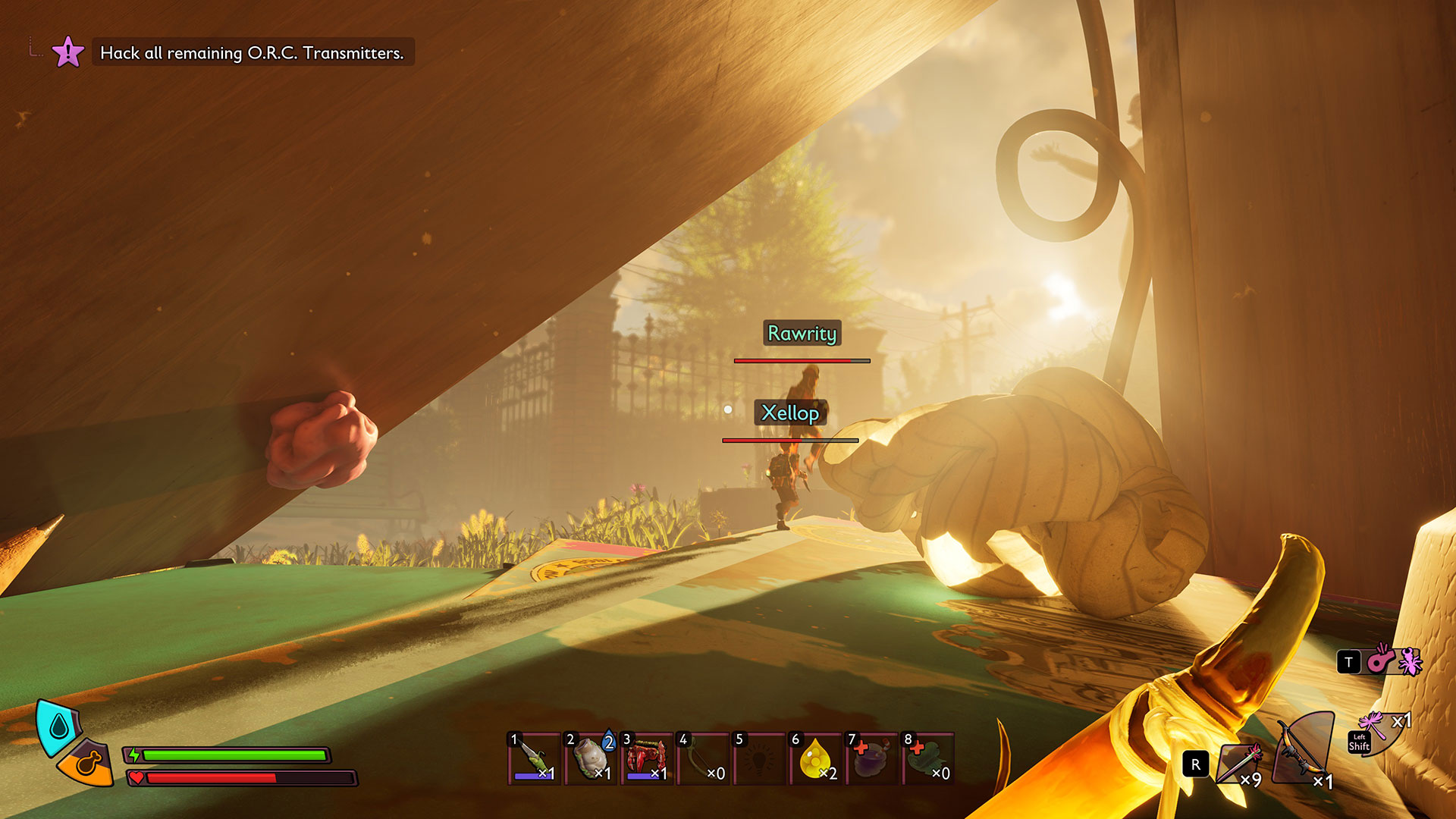Click the equipped bow weapon icon
Image resolution: width=1456 pixels, height=819 pixels.
point(1303,749)
